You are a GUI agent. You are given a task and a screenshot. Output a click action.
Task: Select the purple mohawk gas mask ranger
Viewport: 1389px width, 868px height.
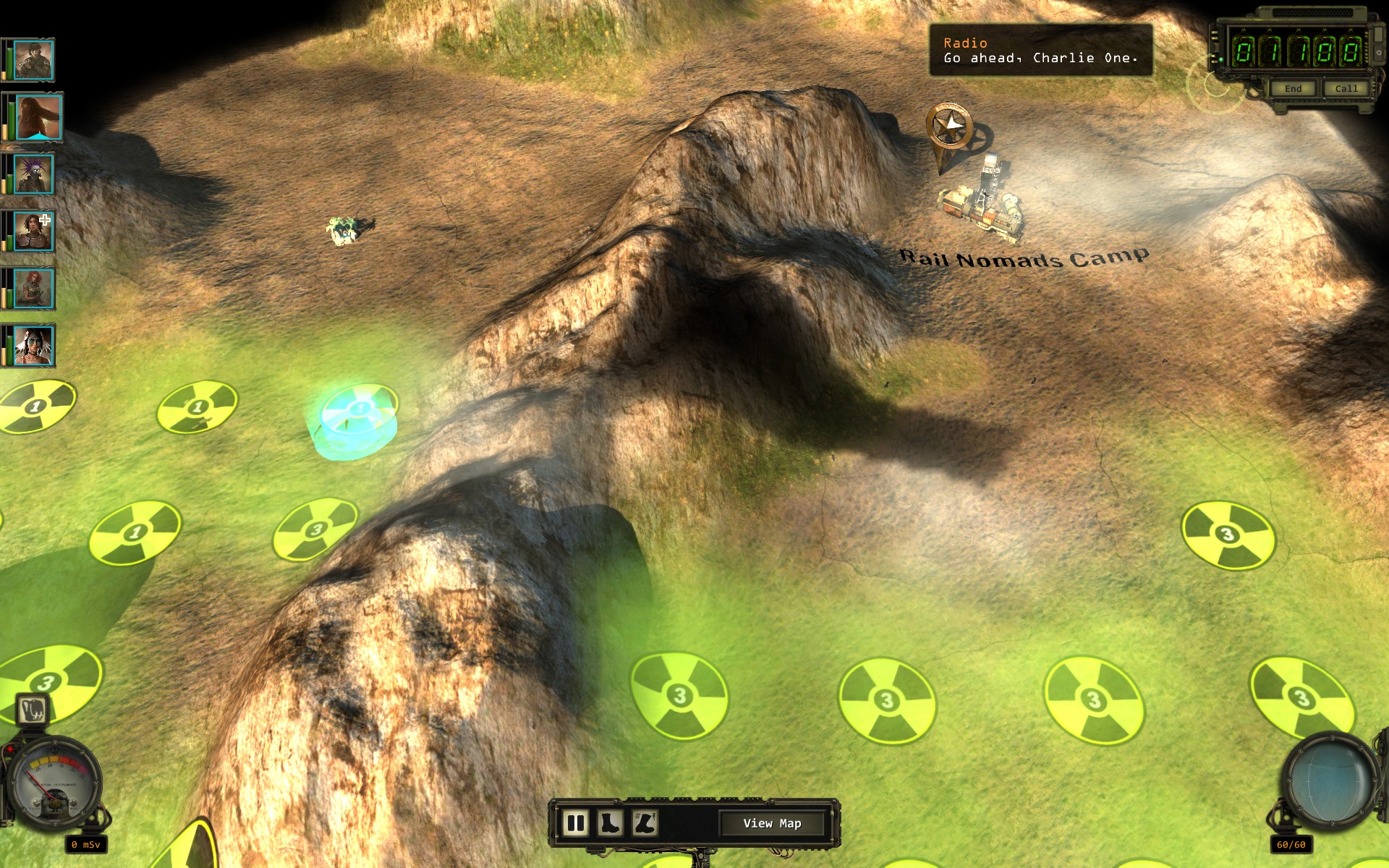pyautogui.click(x=33, y=174)
